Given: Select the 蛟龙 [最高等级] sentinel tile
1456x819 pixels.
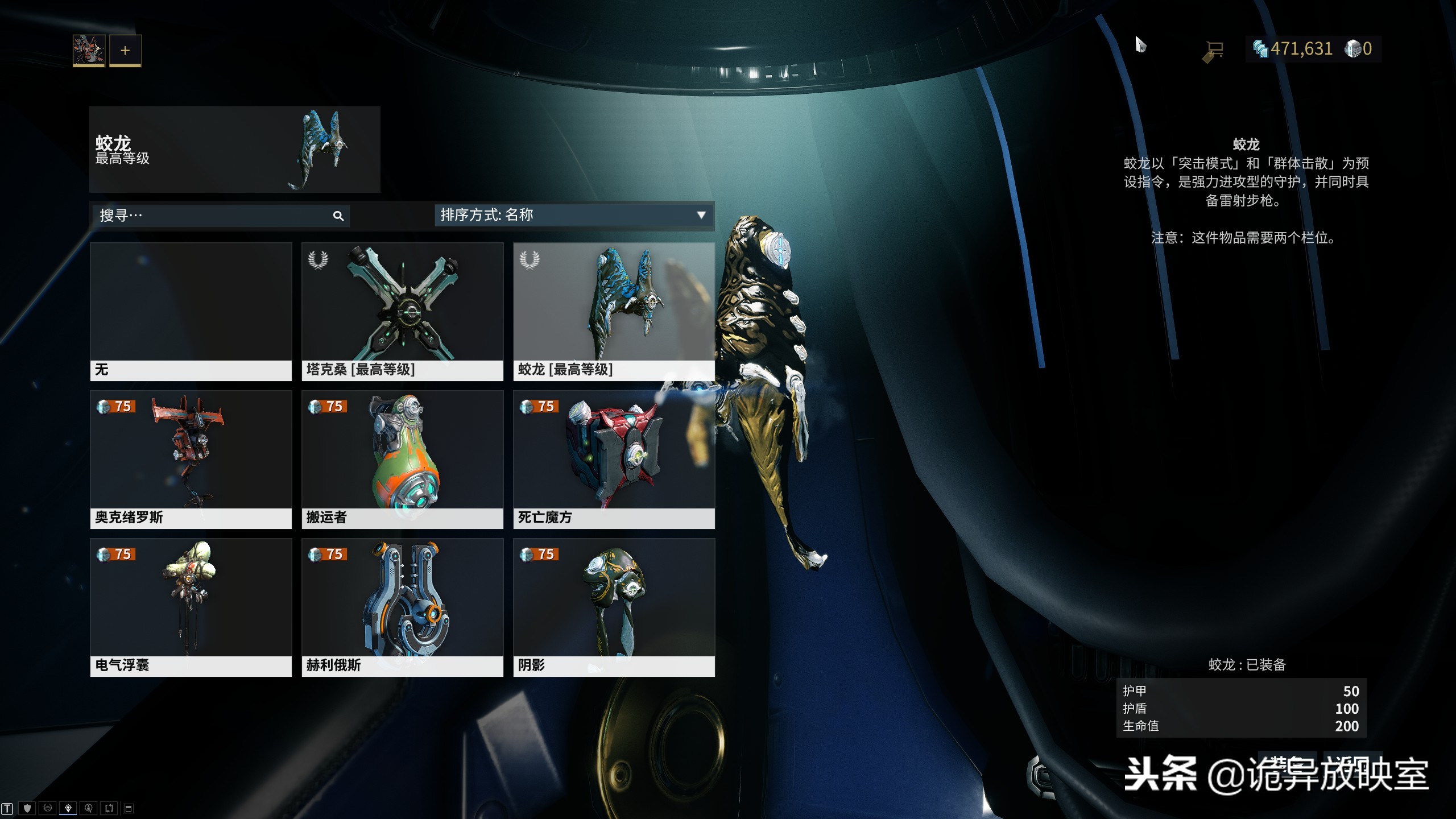Looking at the screenshot, I should click(614, 311).
